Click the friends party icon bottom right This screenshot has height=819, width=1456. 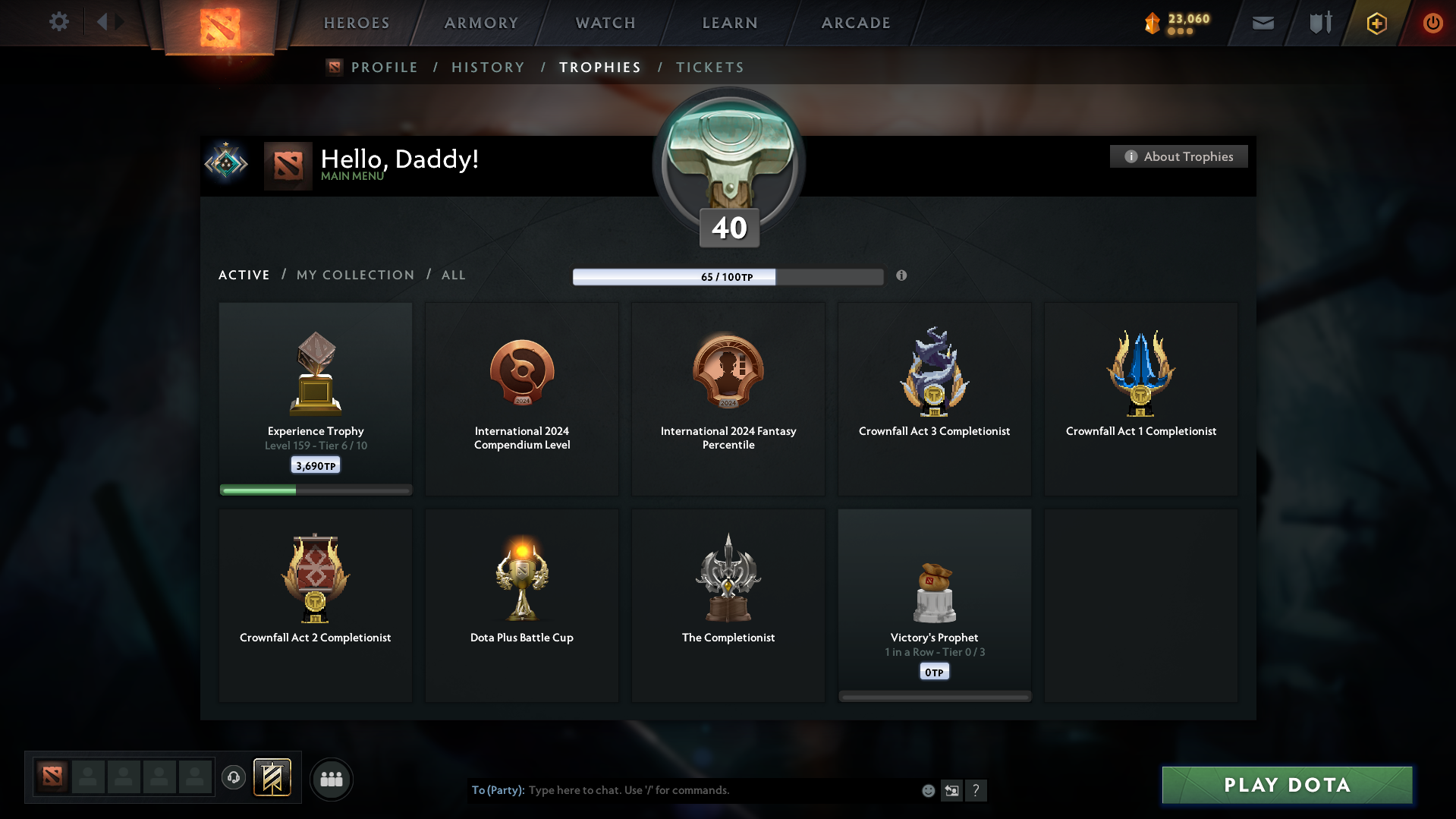click(x=332, y=779)
